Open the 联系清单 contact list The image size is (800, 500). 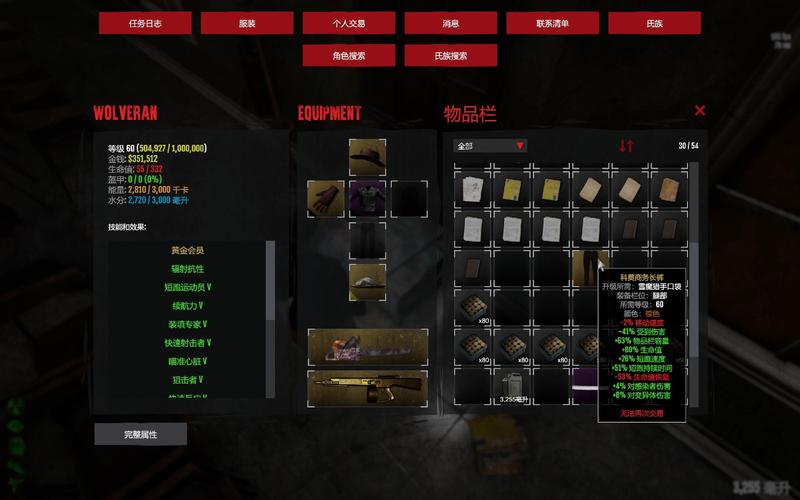click(552, 23)
